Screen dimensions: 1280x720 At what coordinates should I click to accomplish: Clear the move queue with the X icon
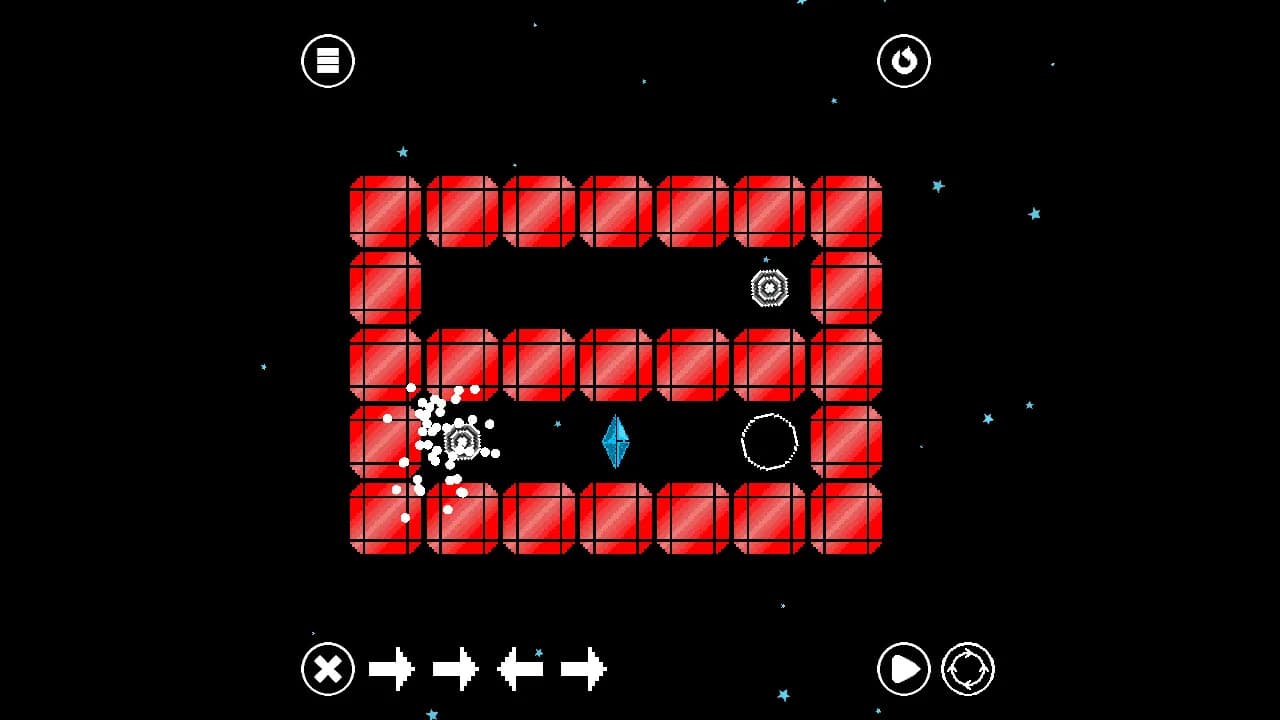[327, 670]
